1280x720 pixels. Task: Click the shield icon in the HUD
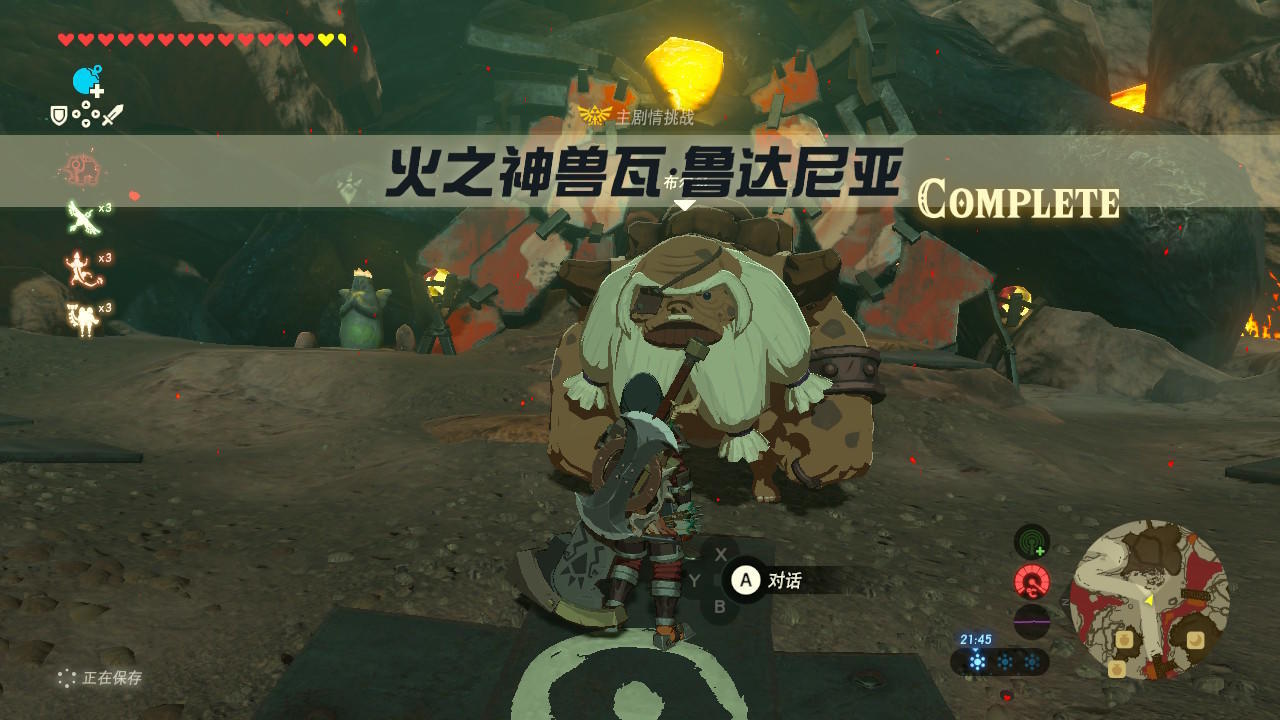point(60,116)
